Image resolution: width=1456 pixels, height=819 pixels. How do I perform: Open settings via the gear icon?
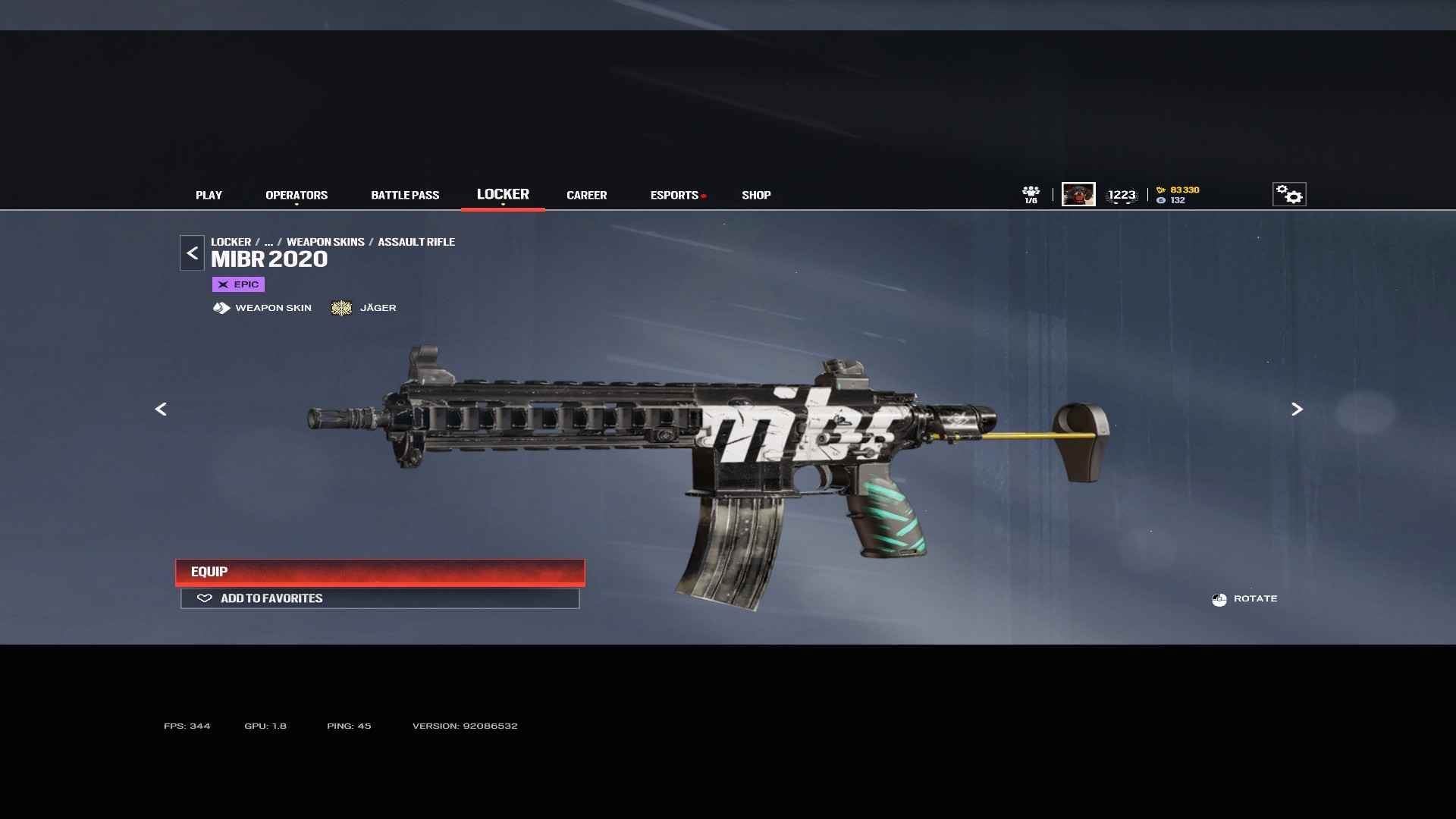[x=1289, y=194]
